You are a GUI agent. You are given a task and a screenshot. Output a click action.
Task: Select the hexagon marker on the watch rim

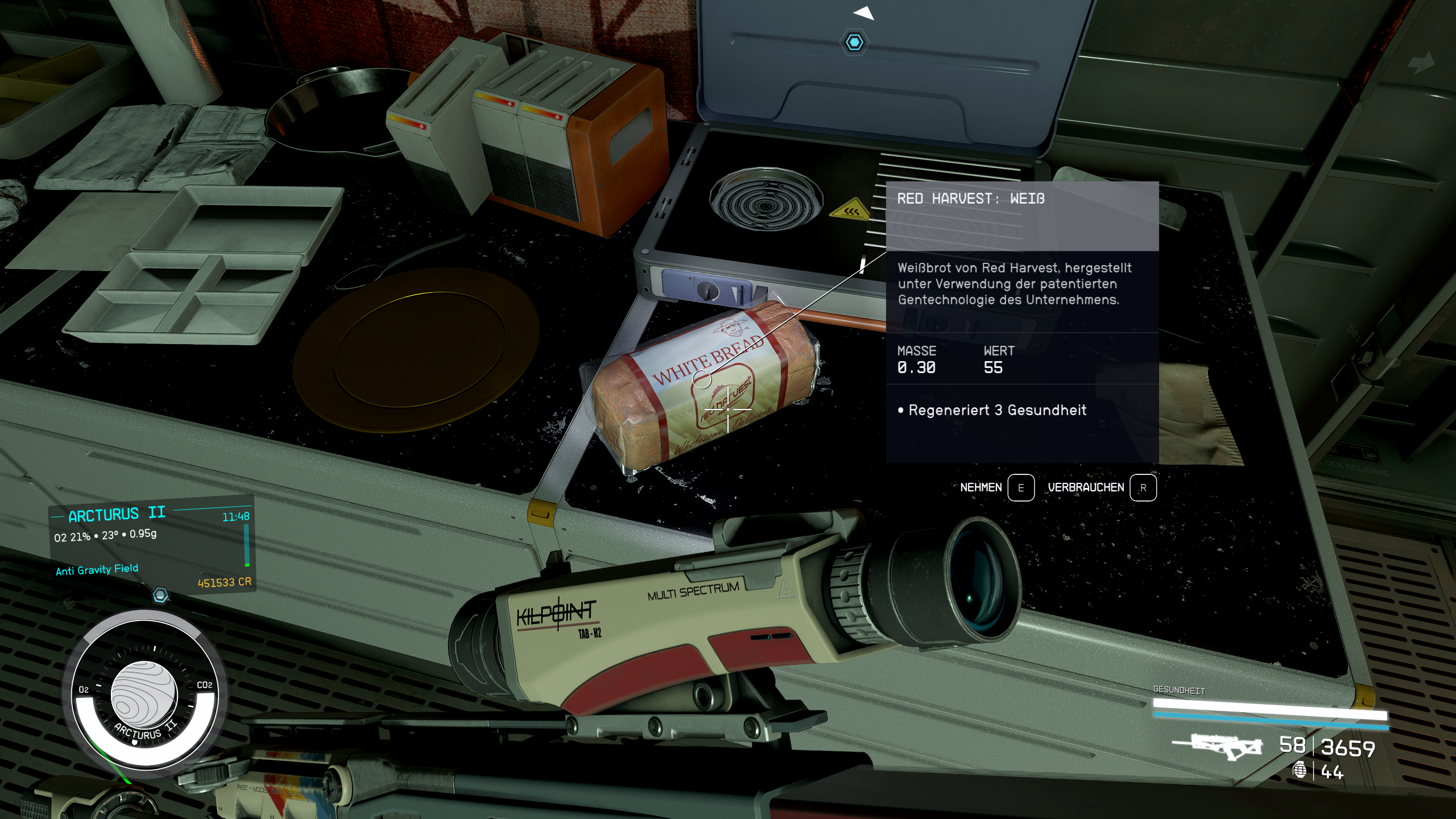click(x=161, y=595)
